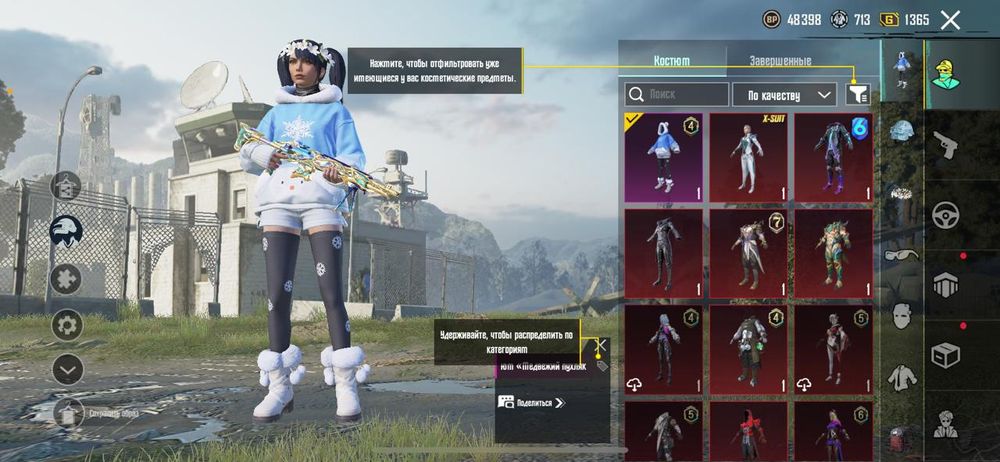Toggle the owned cosmetics filter funnel
Image resolution: width=1000 pixels, height=462 pixels.
click(x=858, y=94)
